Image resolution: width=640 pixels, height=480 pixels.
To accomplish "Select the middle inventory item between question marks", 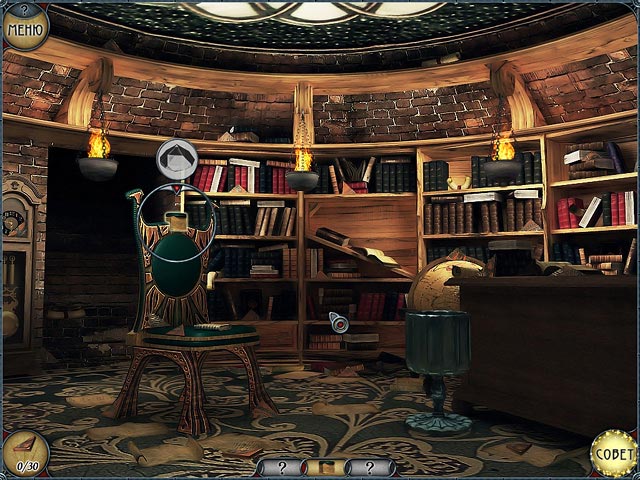I will [325, 467].
